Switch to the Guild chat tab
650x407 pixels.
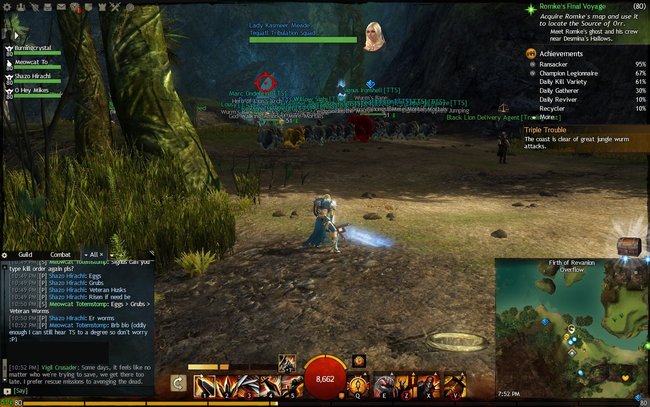25,255
